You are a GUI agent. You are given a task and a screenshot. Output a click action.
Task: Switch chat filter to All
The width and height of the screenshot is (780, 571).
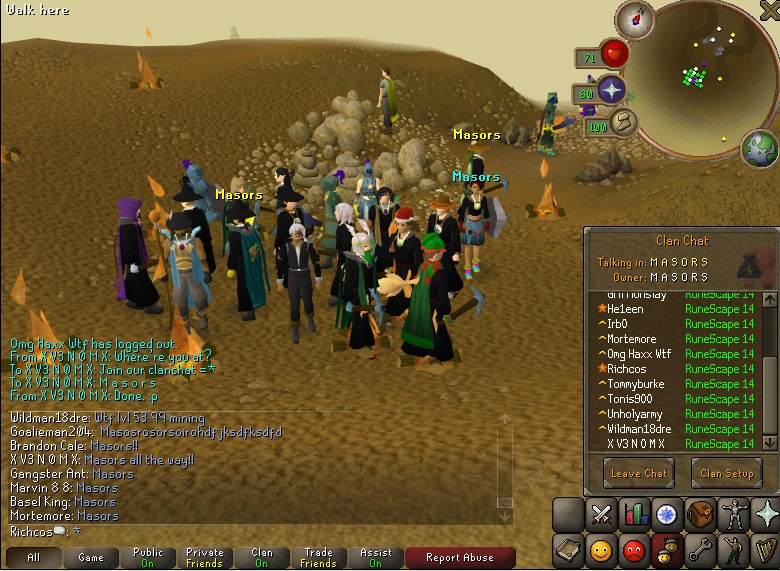(x=34, y=557)
